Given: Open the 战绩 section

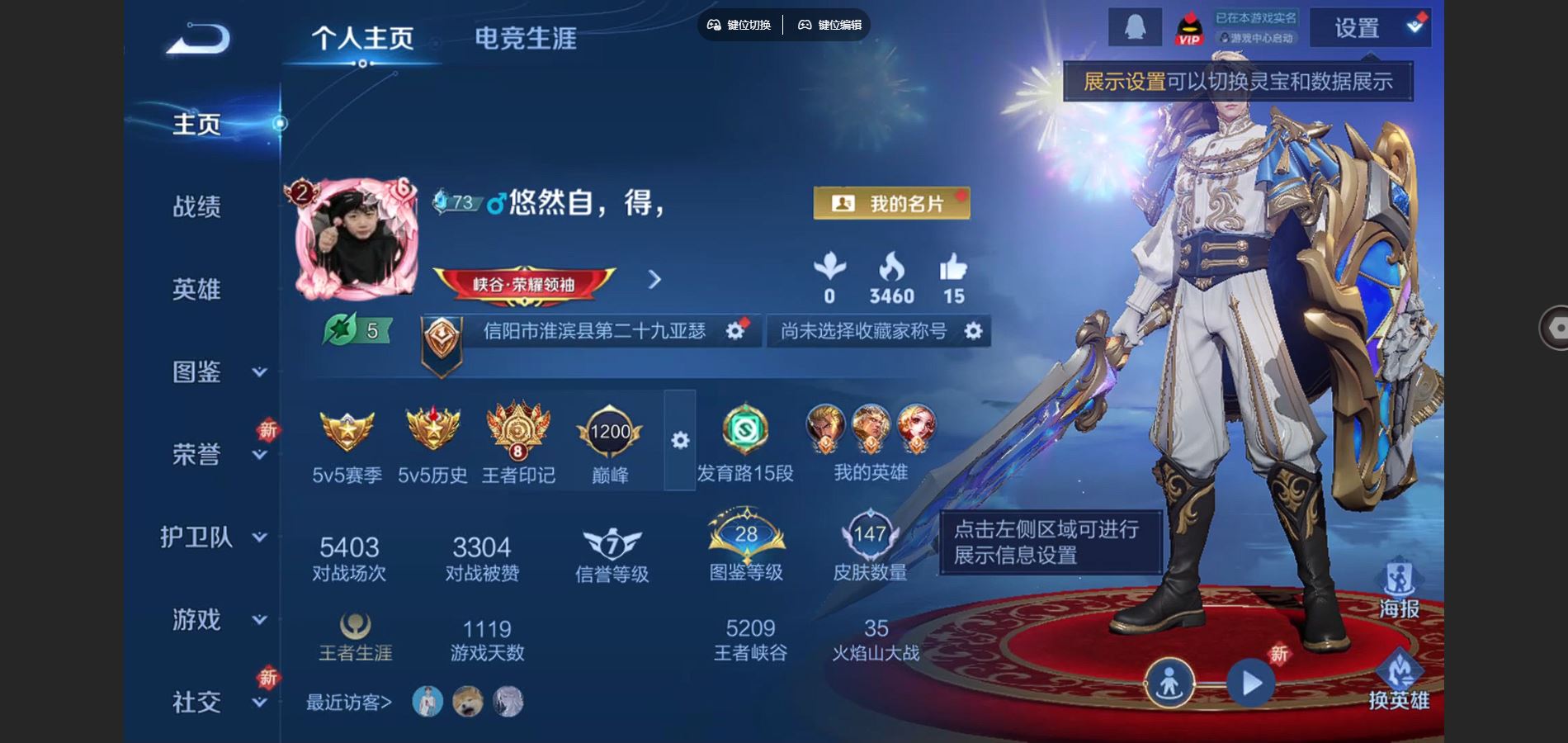Looking at the screenshot, I should [x=196, y=206].
